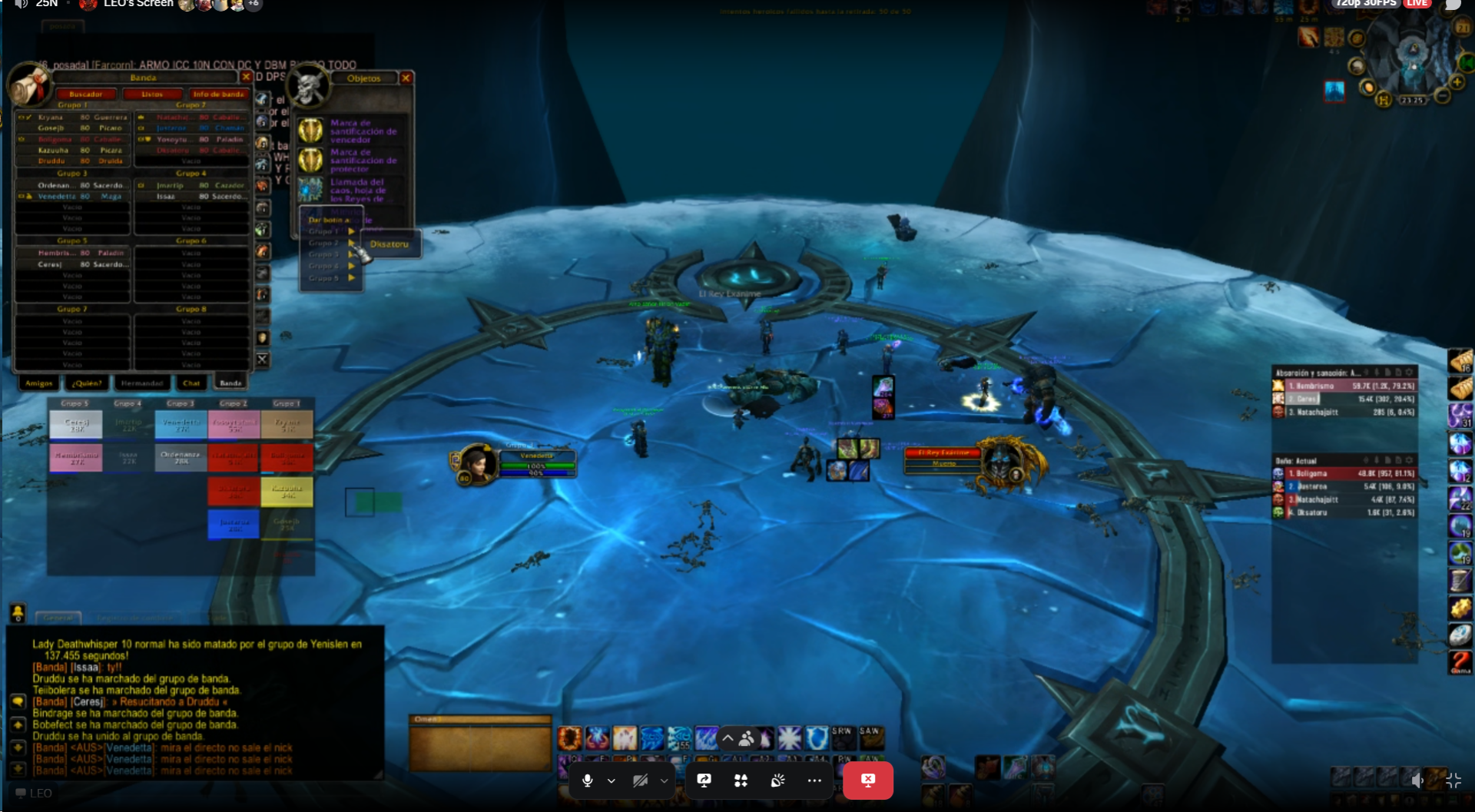Viewport: 1475px width, 812px height.
Task: Switch to the ¿Quién? tab
Action: tap(87, 383)
